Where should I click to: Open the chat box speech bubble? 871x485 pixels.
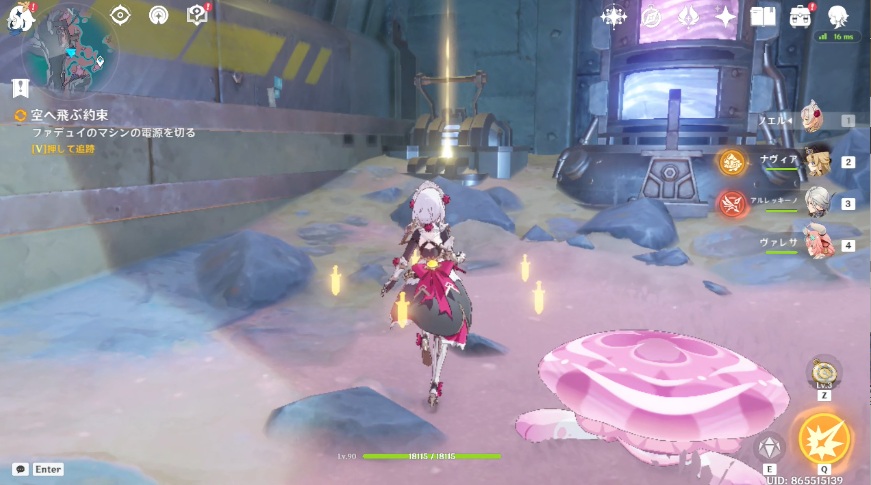[x=20, y=469]
